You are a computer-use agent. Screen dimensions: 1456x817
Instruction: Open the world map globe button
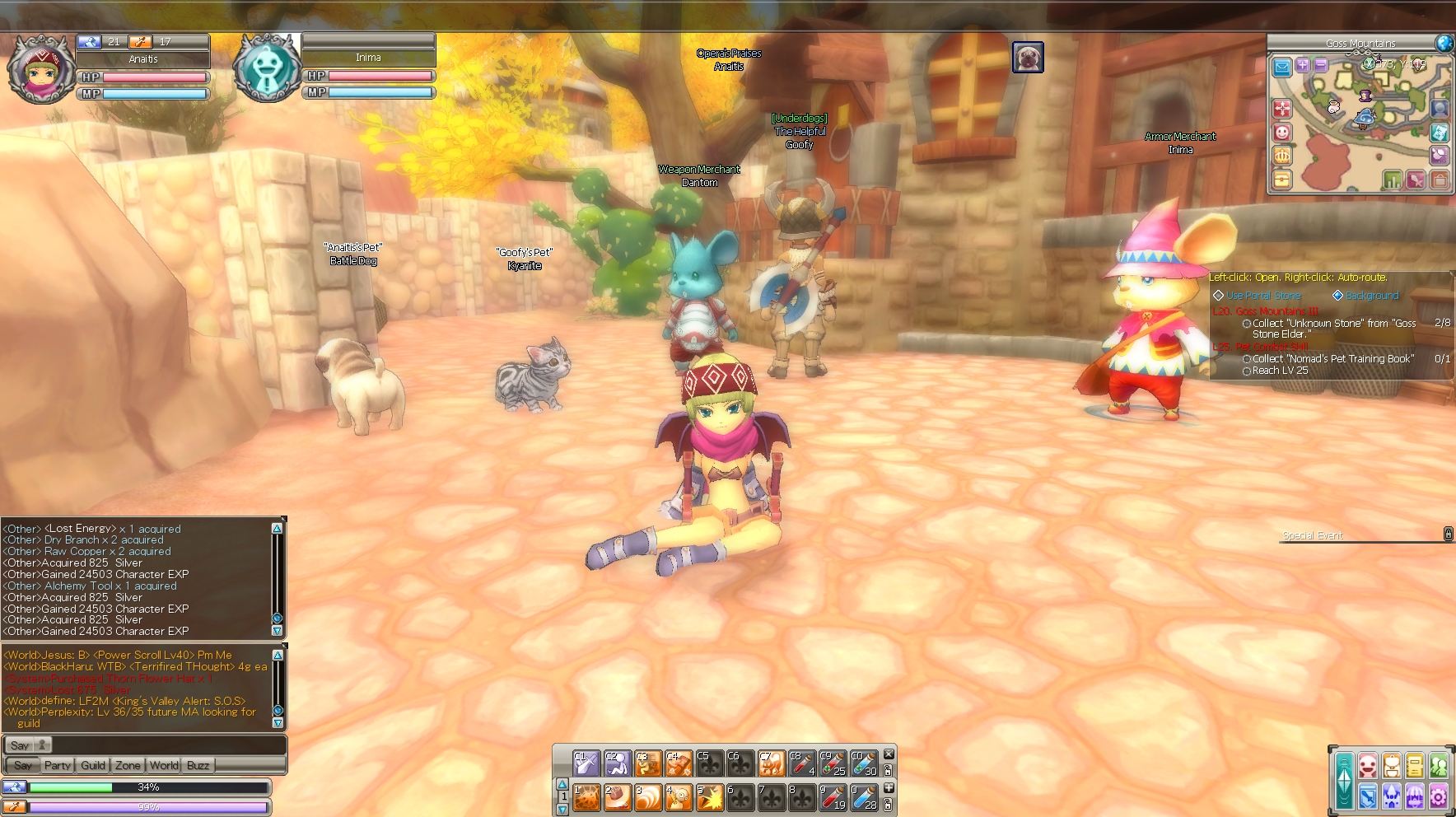pos(1444,43)
